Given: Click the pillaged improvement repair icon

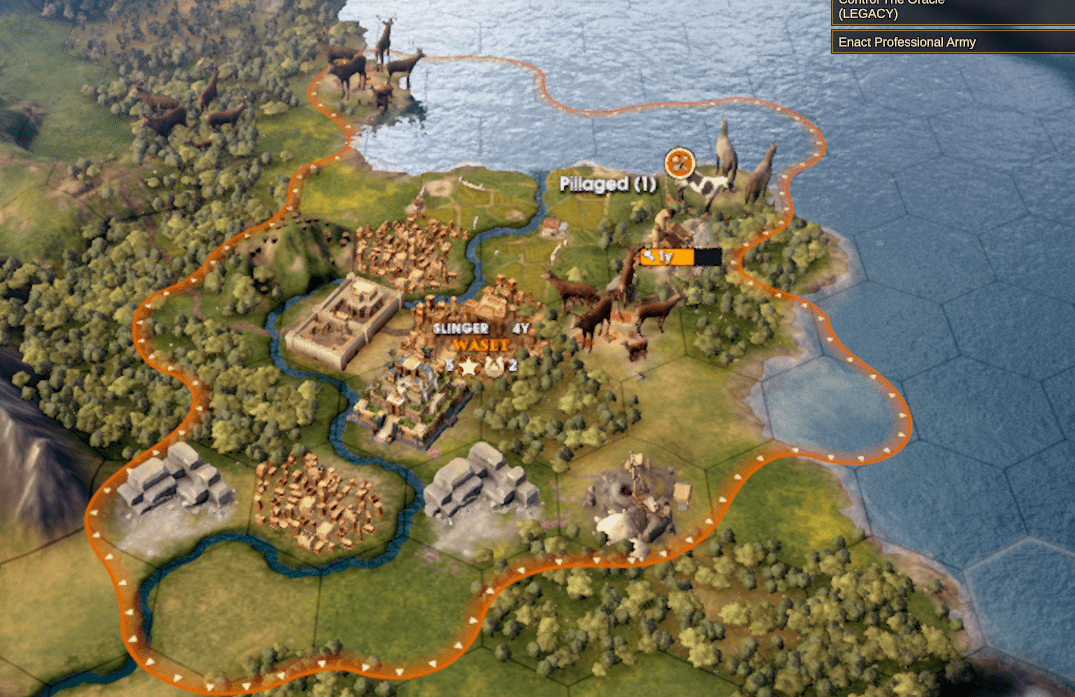Looking at the screenshot, I should [680, 161].
